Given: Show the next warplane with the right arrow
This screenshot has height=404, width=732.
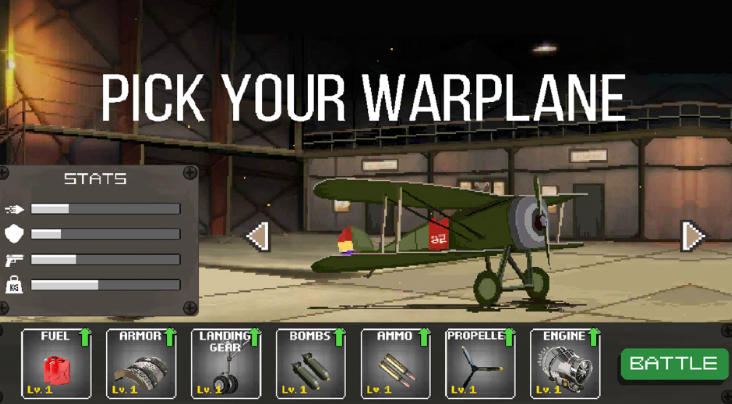Looking at the screenshot, I should [x=692, y=236].
